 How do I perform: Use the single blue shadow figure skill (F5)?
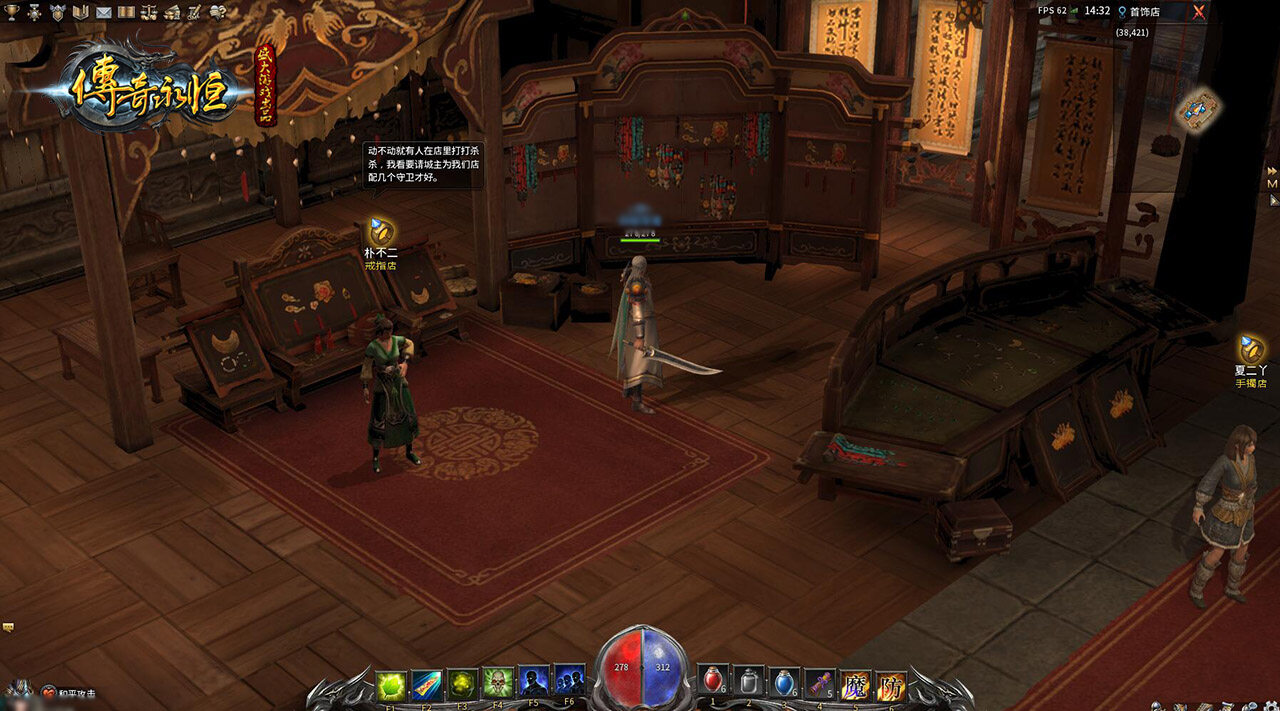click(533, 684)
